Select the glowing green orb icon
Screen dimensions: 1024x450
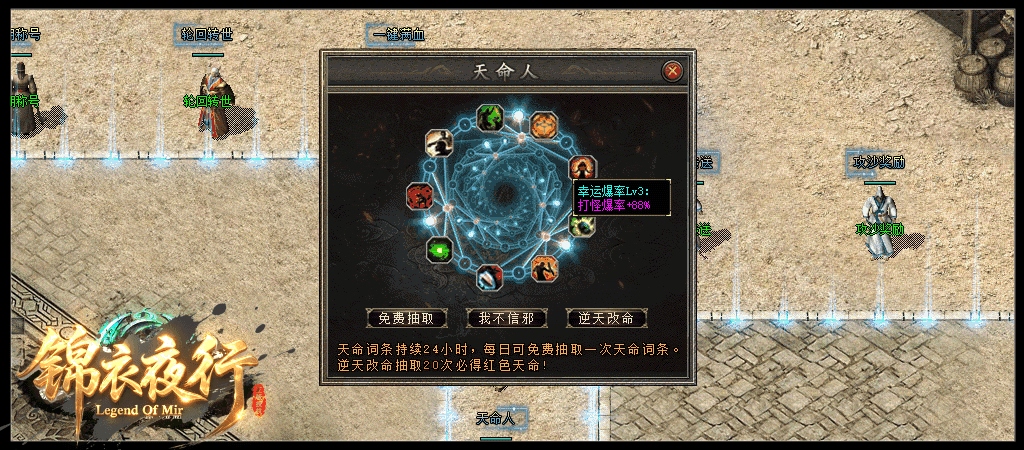point(439,250)
